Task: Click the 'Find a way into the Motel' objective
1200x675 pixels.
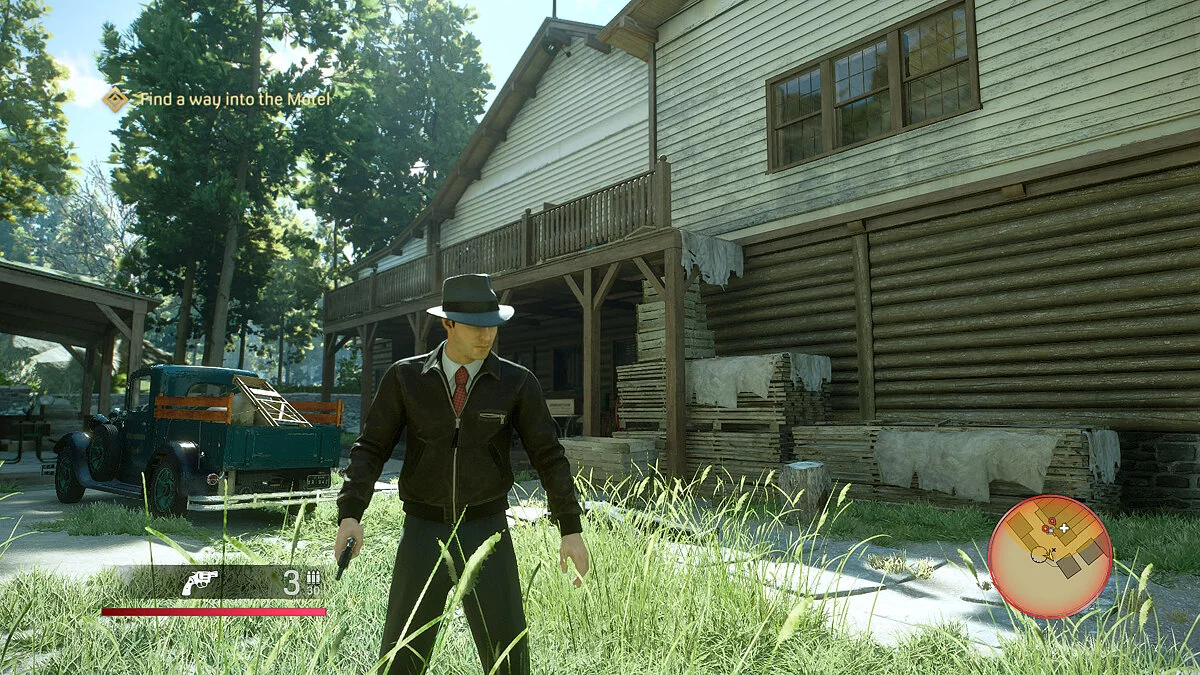Action: 234,99
